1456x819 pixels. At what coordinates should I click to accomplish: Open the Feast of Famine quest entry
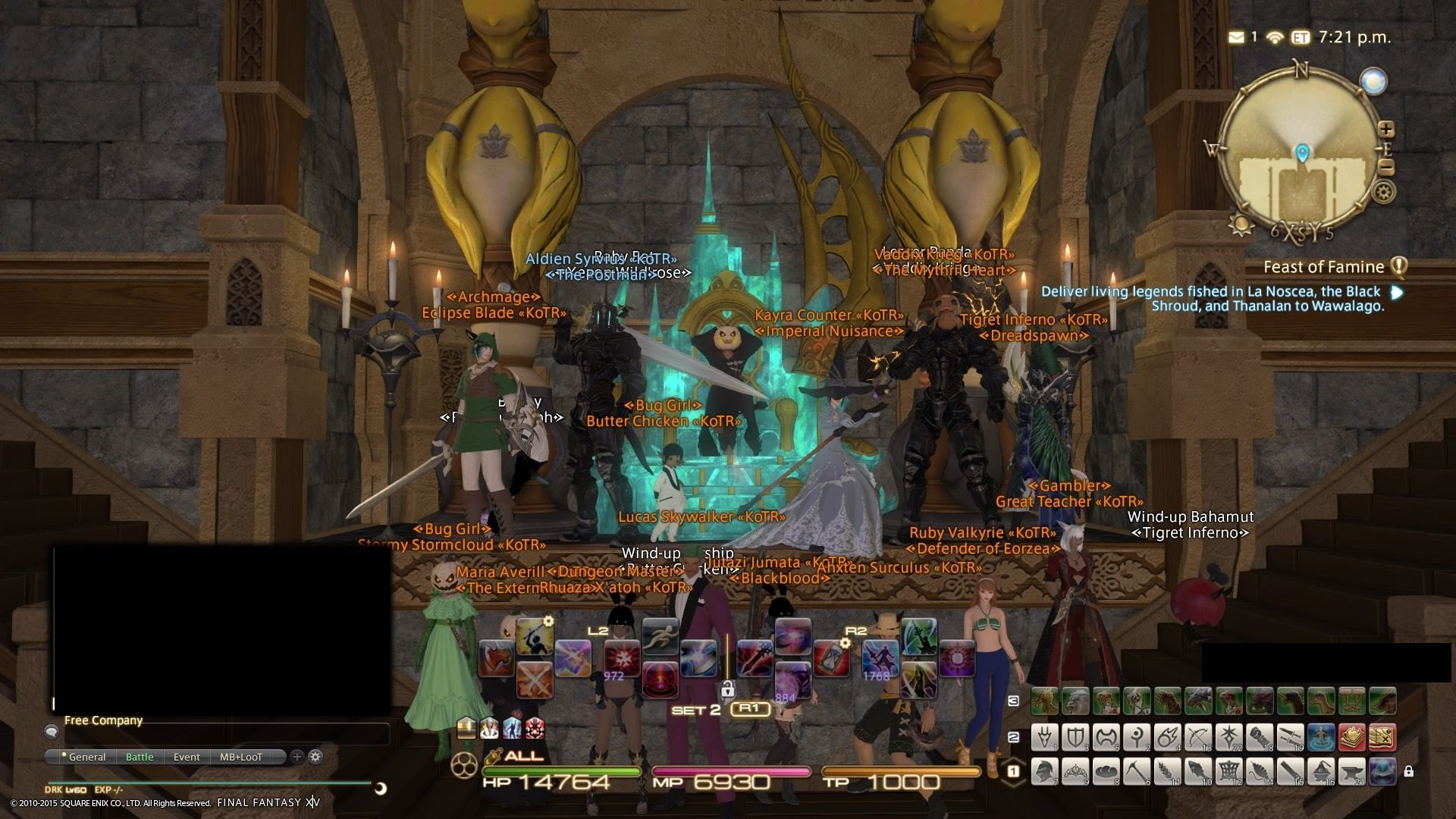pyautogui.click(x=1323, y=267)
